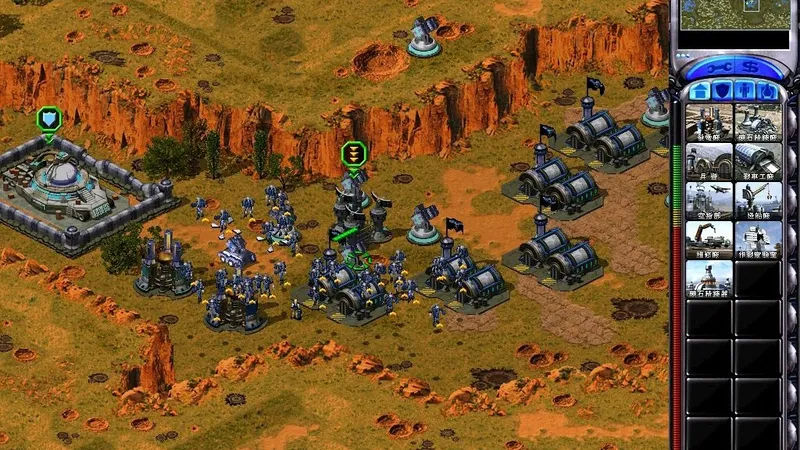Build a Service Depot from the sidebar
Image resolution: width=800 pixels, height=450 pixels.
709,239
